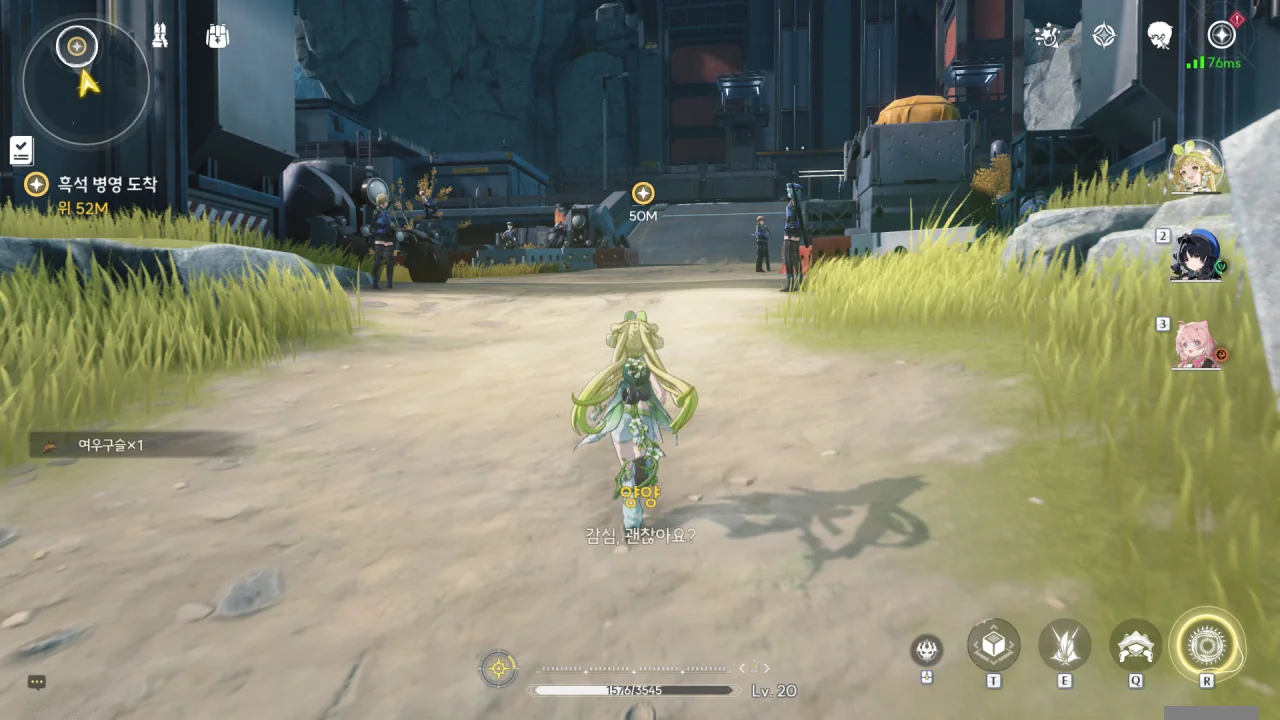Open the stars events icon

click(1047, 36)
